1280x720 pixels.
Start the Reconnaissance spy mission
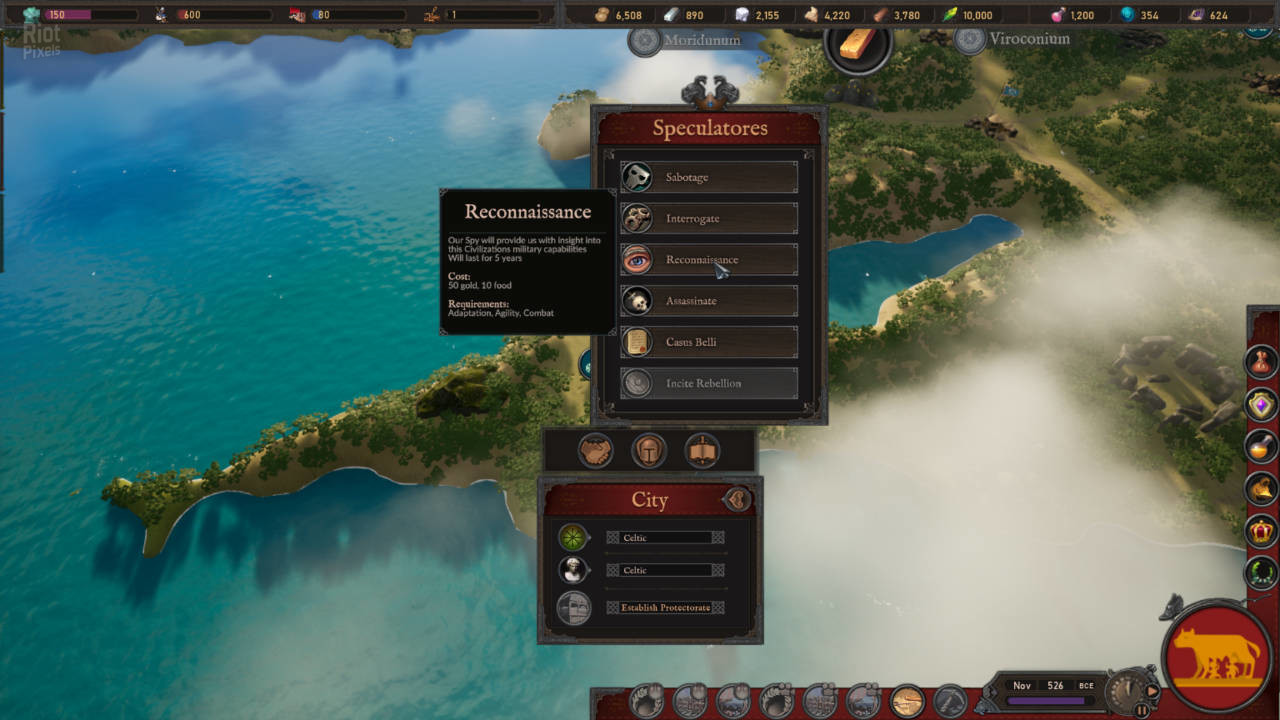coord(709,260)
